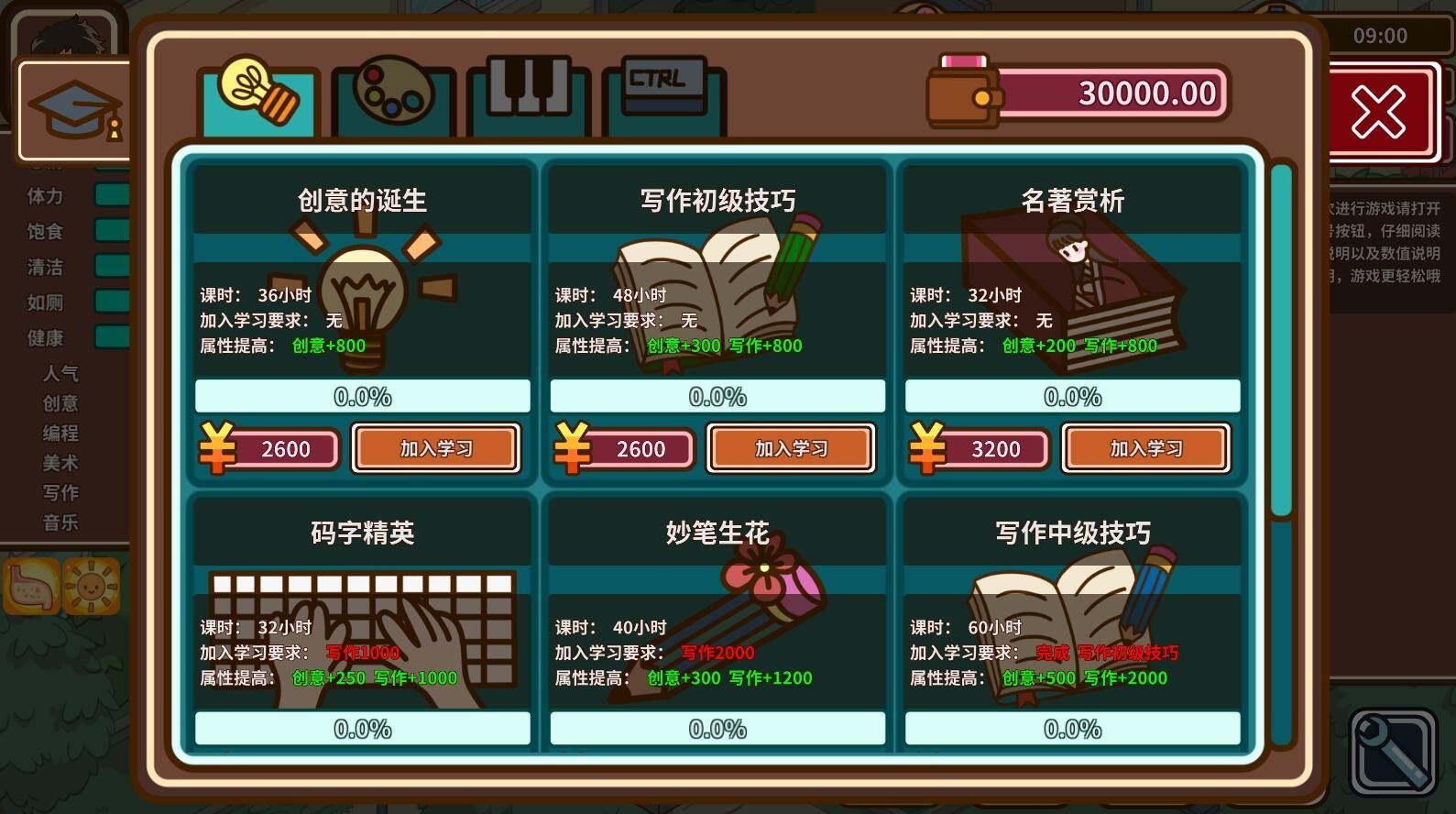Switch to the lightbulb creativity course tab
This screenshot has height=814, width=1456.
tap(257, 94)
